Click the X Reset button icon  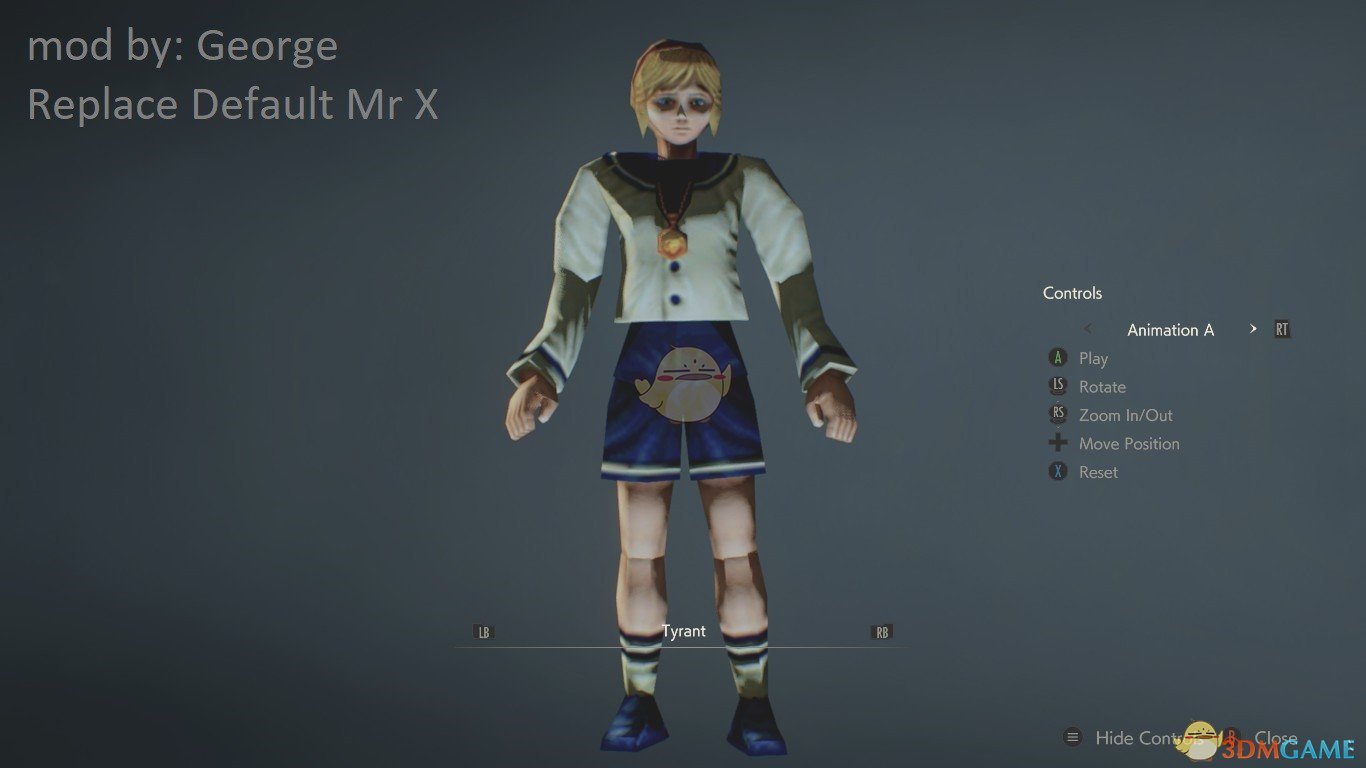(1057, 471)
